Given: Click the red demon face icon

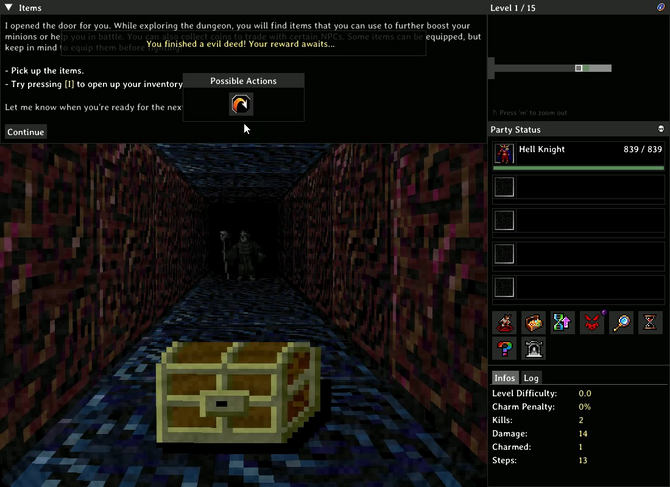Looking at the screenshot, I should click(593, 323).
